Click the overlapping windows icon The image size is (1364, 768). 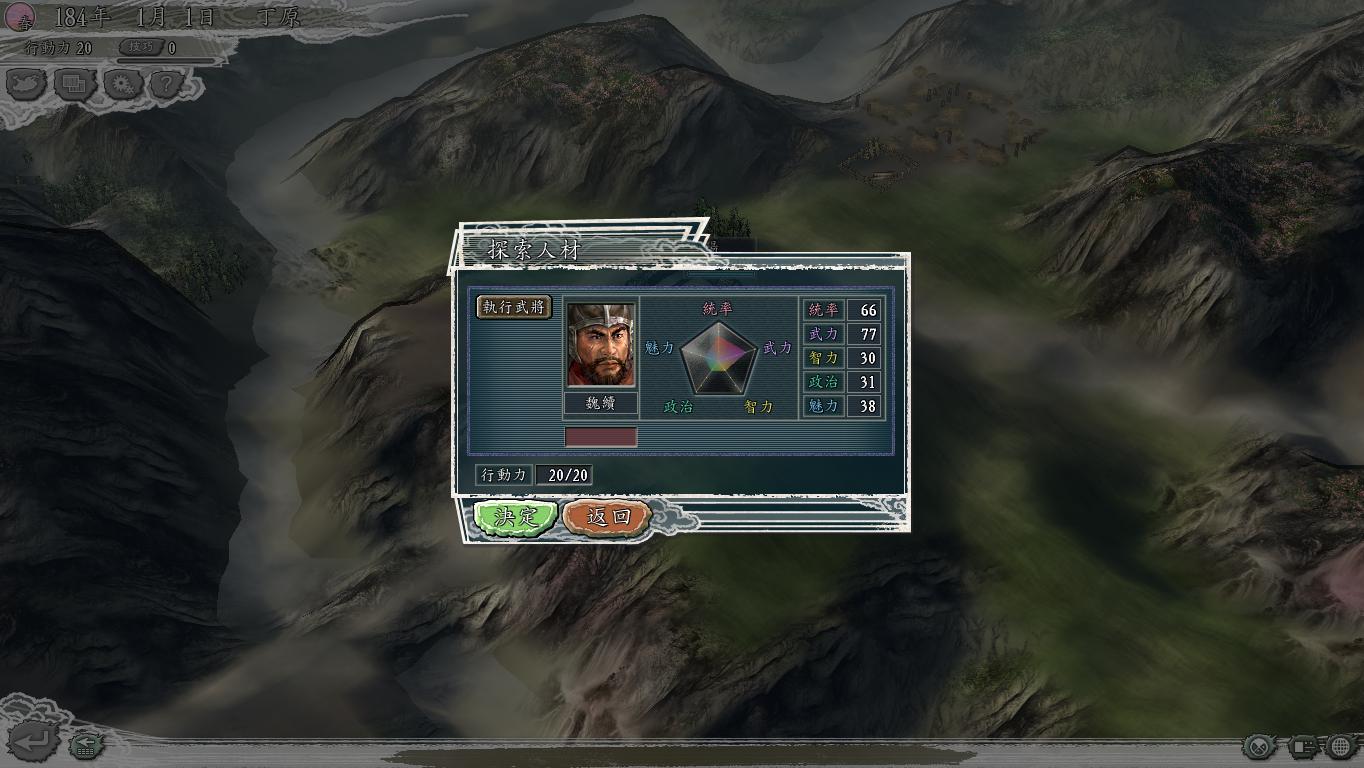tap(74, 85)
